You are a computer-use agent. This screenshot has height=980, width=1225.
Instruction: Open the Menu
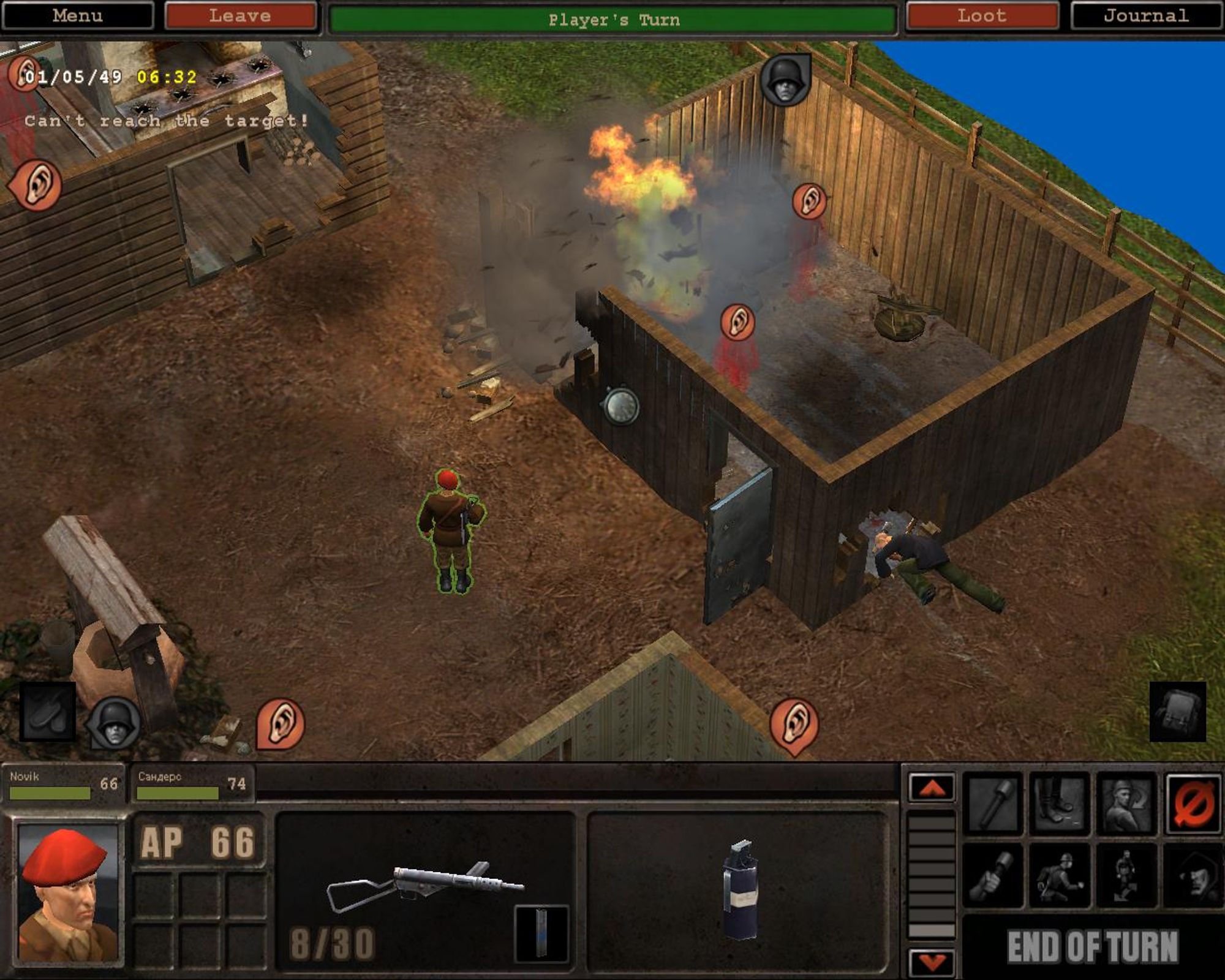pos(77,16)
